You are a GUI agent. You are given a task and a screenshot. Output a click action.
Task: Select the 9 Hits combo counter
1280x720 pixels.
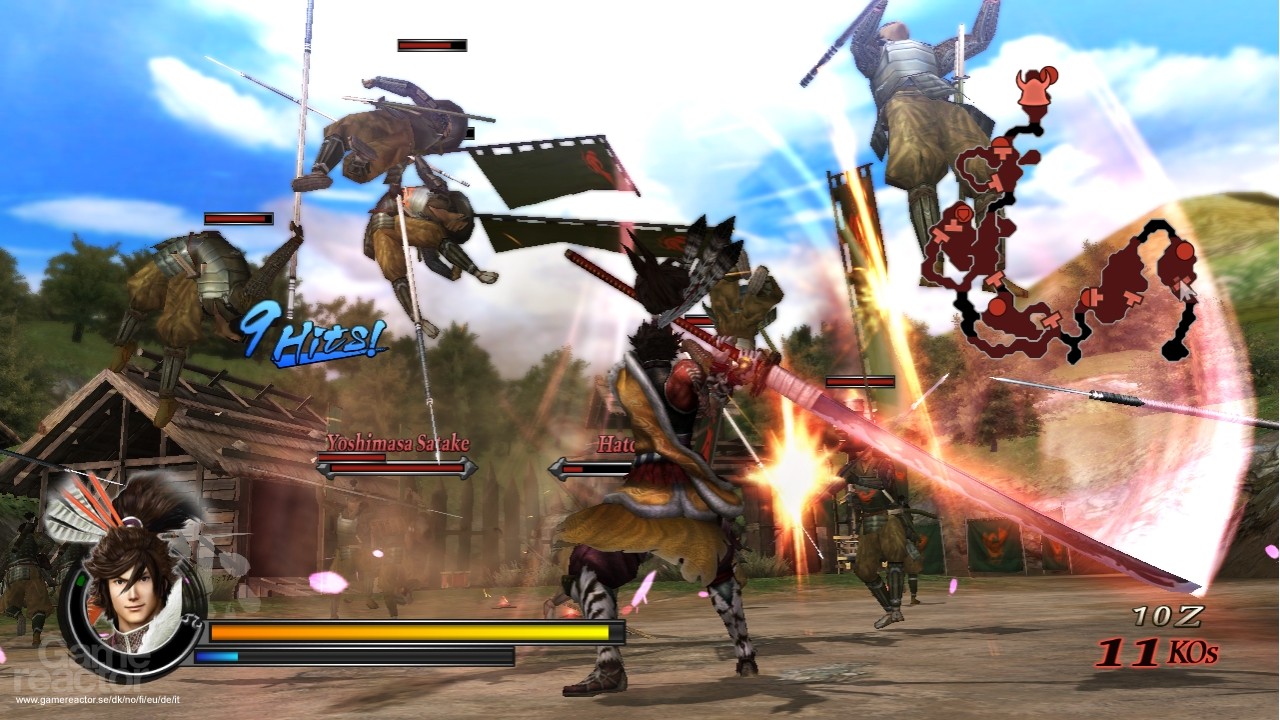click(312, 333)
